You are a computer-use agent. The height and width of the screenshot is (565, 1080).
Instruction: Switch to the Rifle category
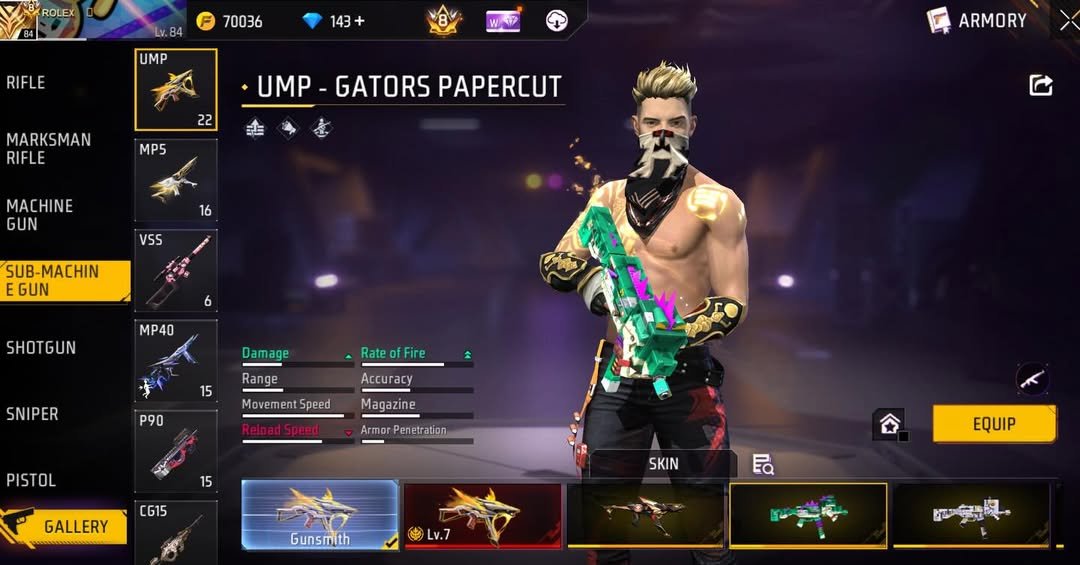pyautogui.click(x=27, y=83)
